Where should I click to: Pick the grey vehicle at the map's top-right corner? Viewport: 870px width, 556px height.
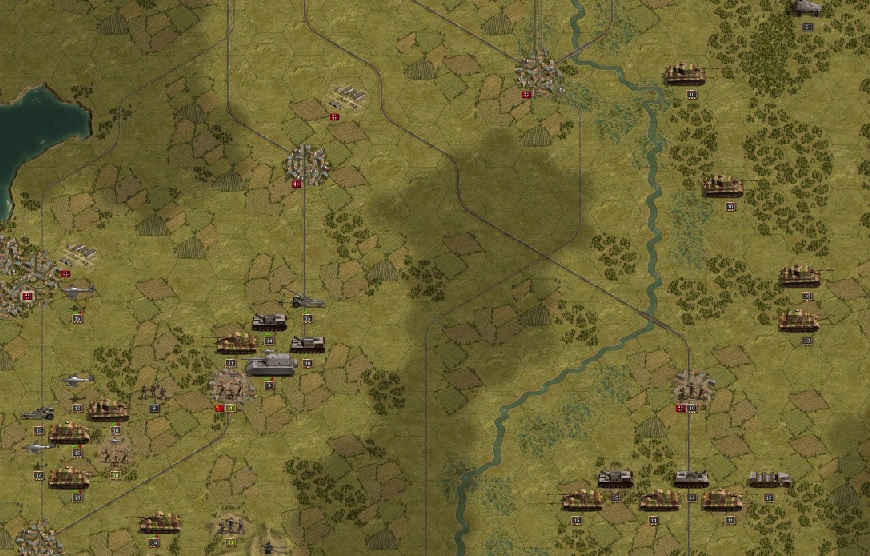pyautogui.click(x=806, y=8)
